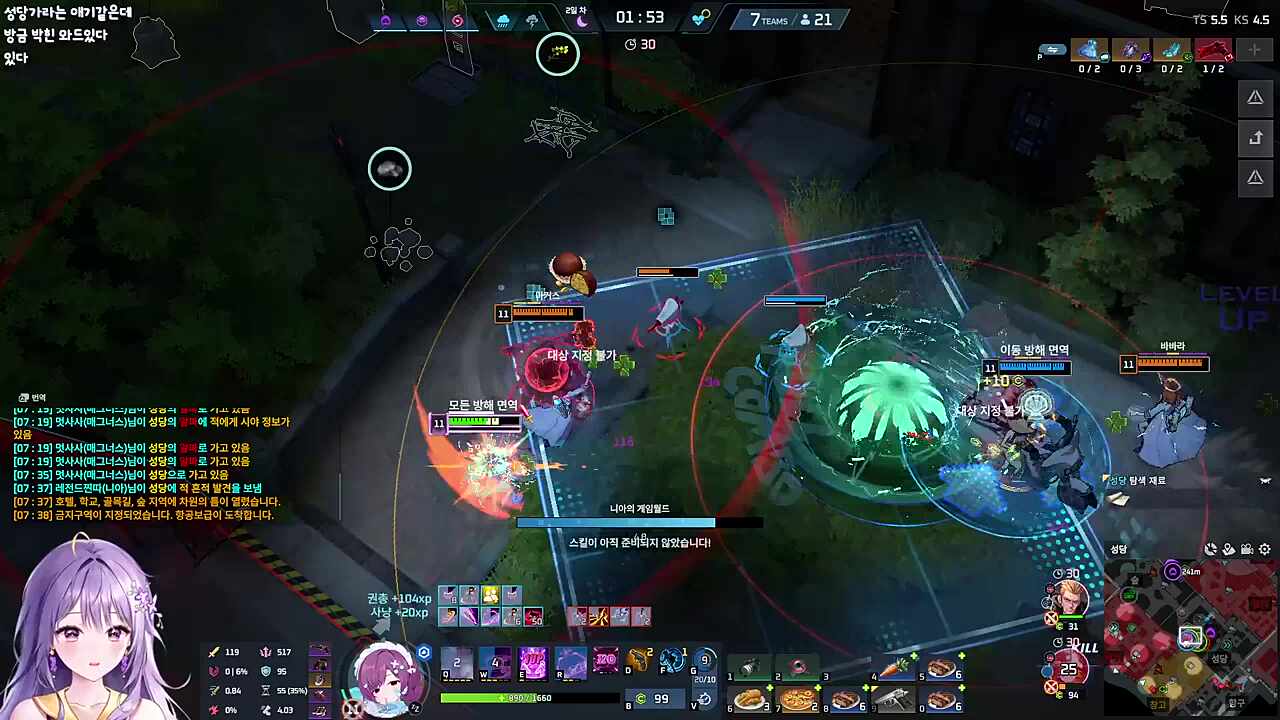Screen dimensions: 1280x720
Task: Use the camera item in slot 1
Action: 748,667
